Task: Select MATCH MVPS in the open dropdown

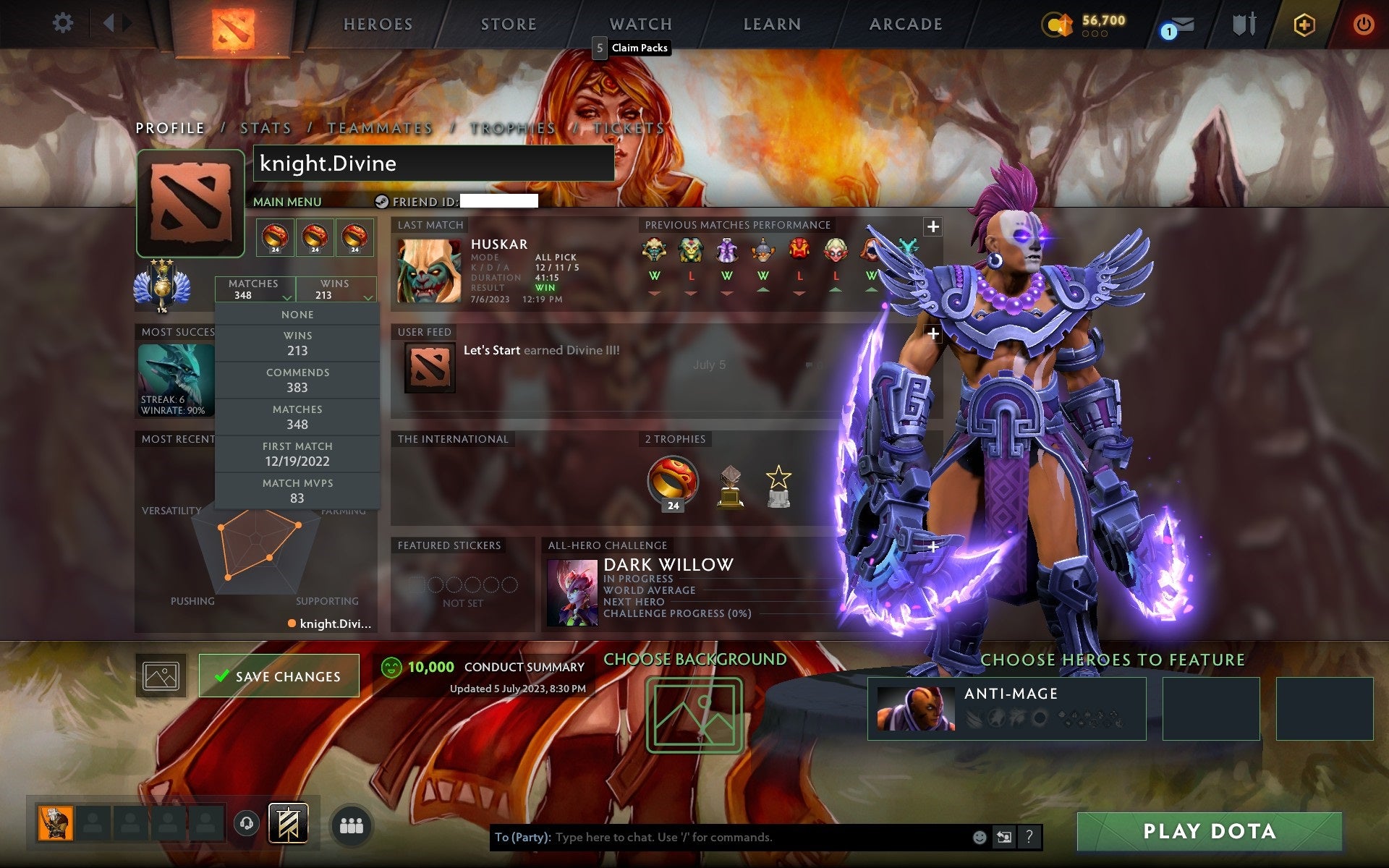Action: pos(298,490)
